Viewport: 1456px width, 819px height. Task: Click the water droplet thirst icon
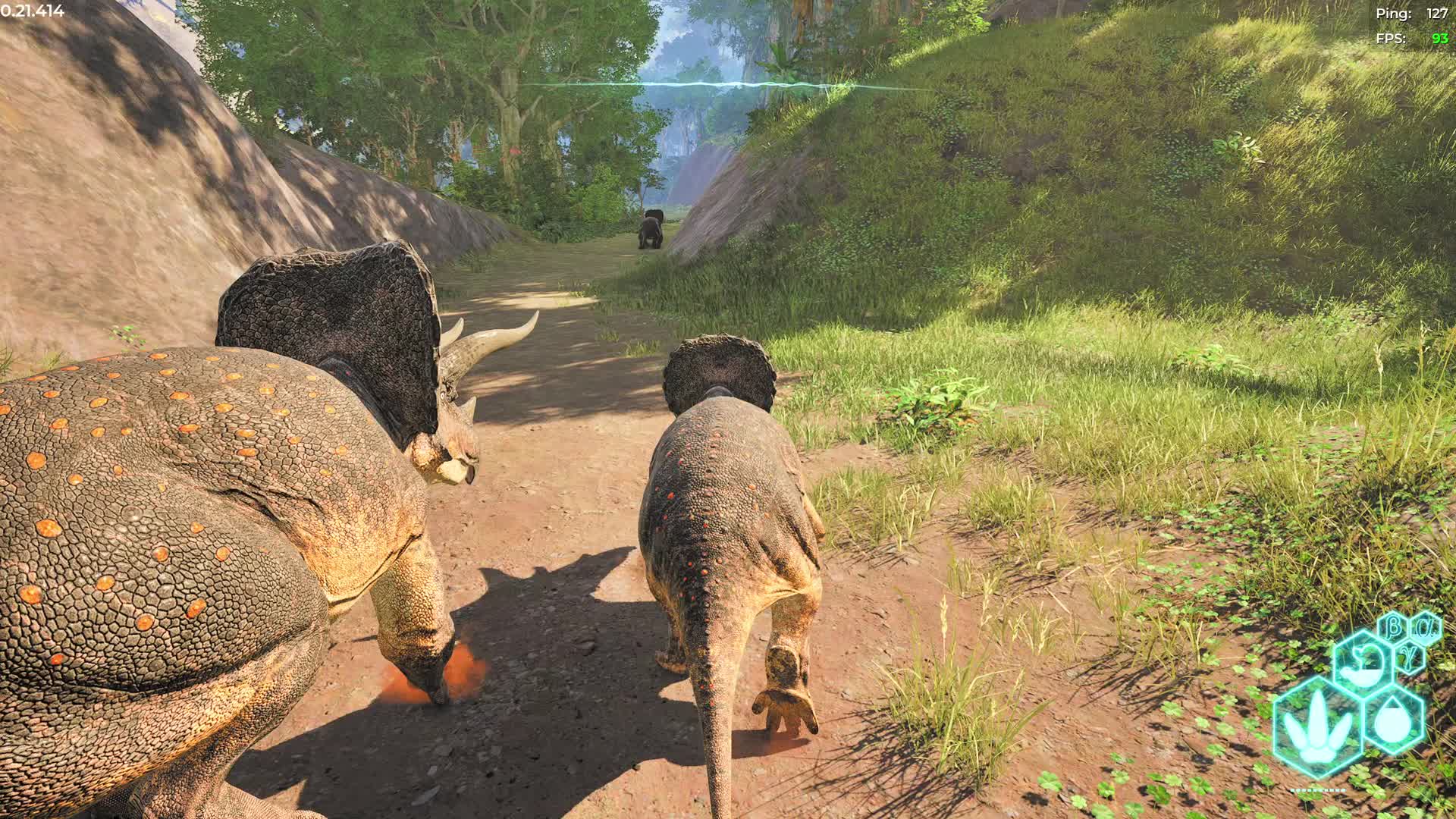[x=1395, y=721]
